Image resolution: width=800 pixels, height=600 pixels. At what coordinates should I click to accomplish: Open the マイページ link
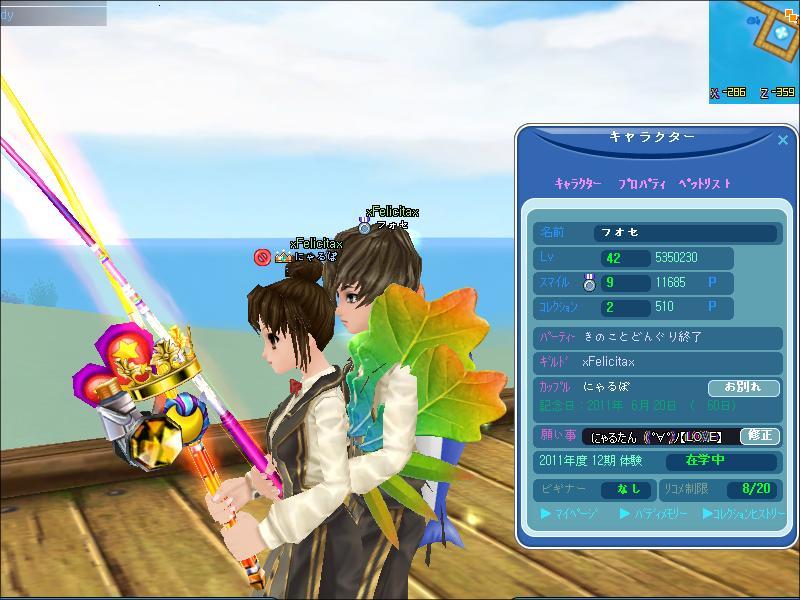[569, 514]
